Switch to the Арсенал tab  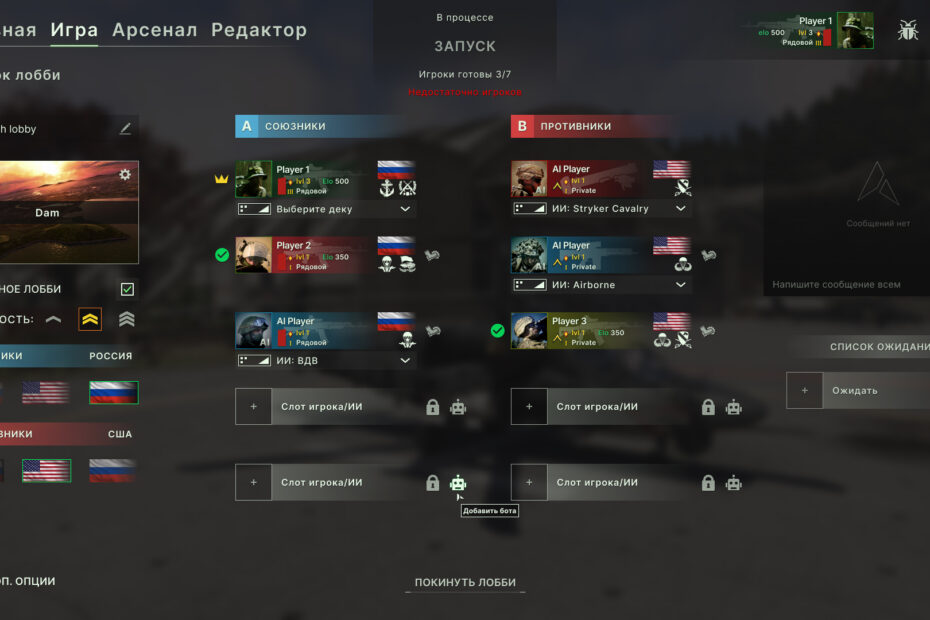[154, 30]
